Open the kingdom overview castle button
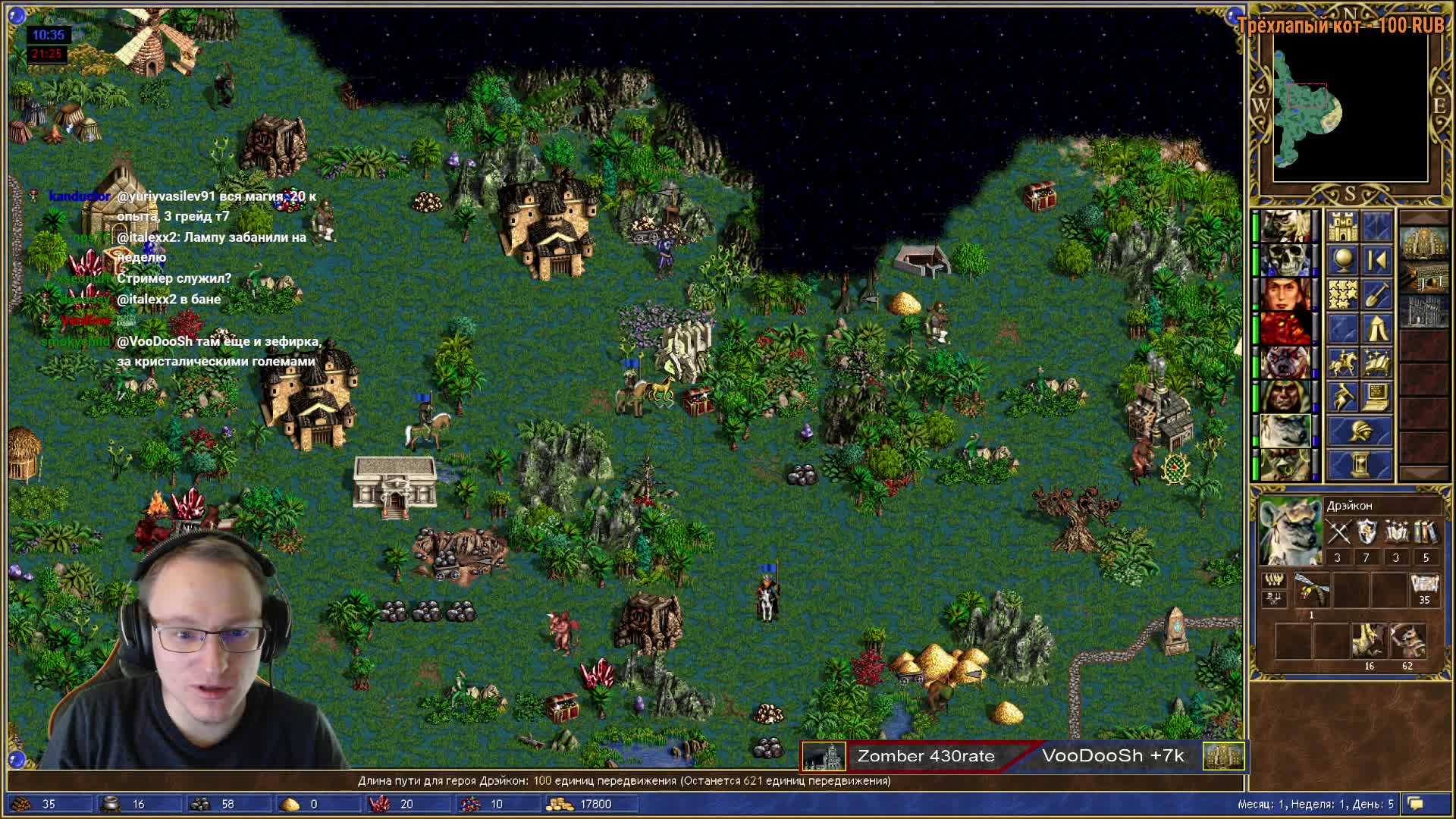Screen dimensions: 1456x819 coord(1342,226)
